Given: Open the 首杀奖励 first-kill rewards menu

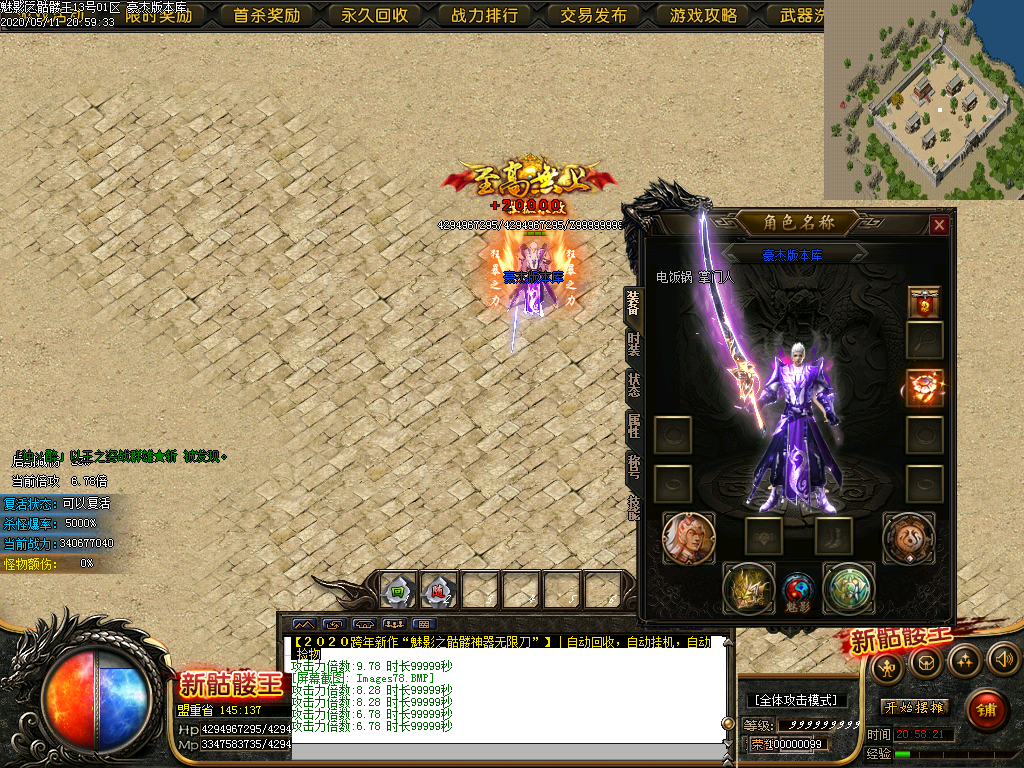Looking at the screenshot, I should pyautogui.click(x=266, y=15).
